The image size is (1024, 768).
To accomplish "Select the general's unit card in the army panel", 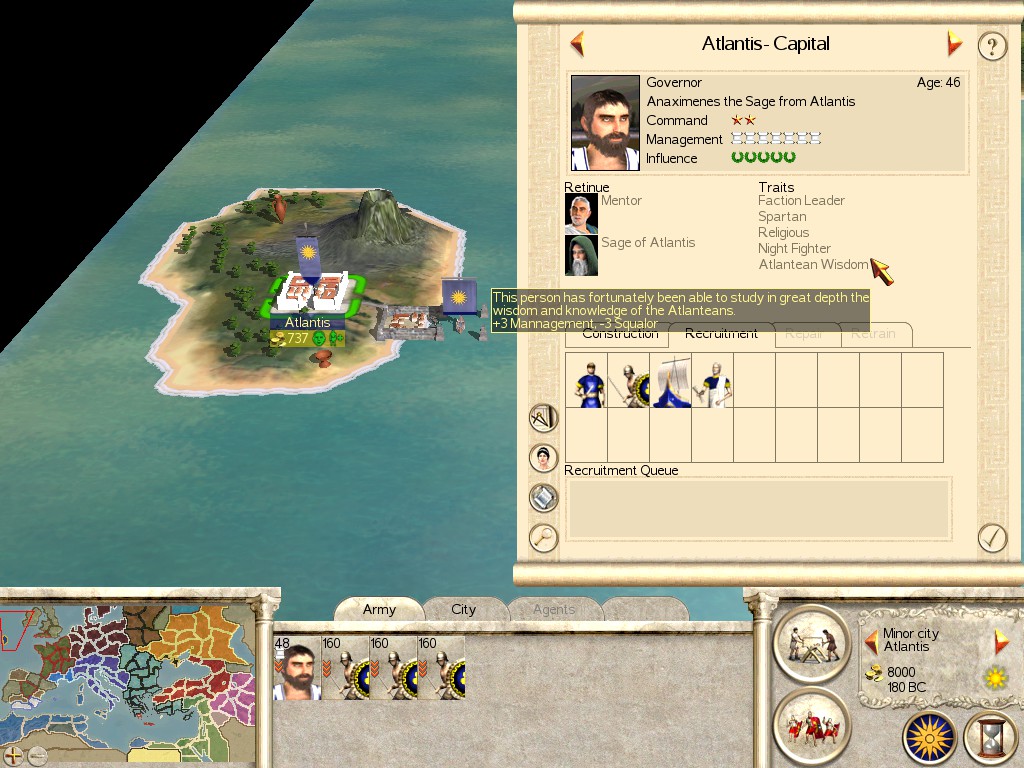I will coord(297,668).
